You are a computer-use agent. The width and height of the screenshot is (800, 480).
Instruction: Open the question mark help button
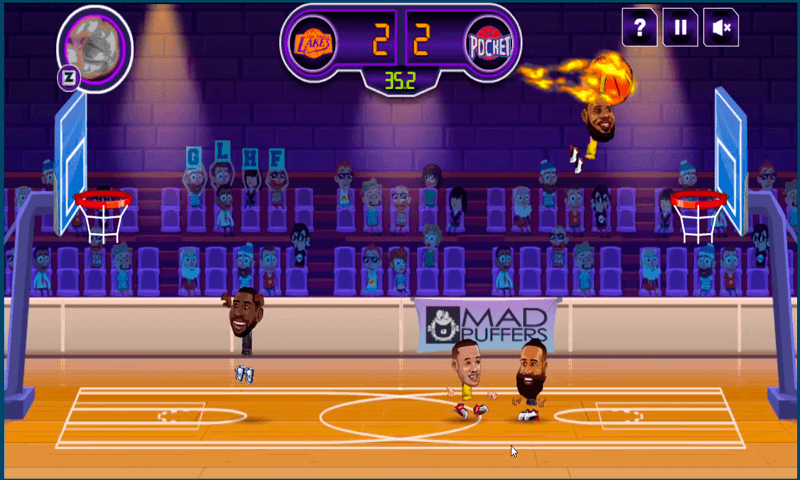(x=639, y=28)
